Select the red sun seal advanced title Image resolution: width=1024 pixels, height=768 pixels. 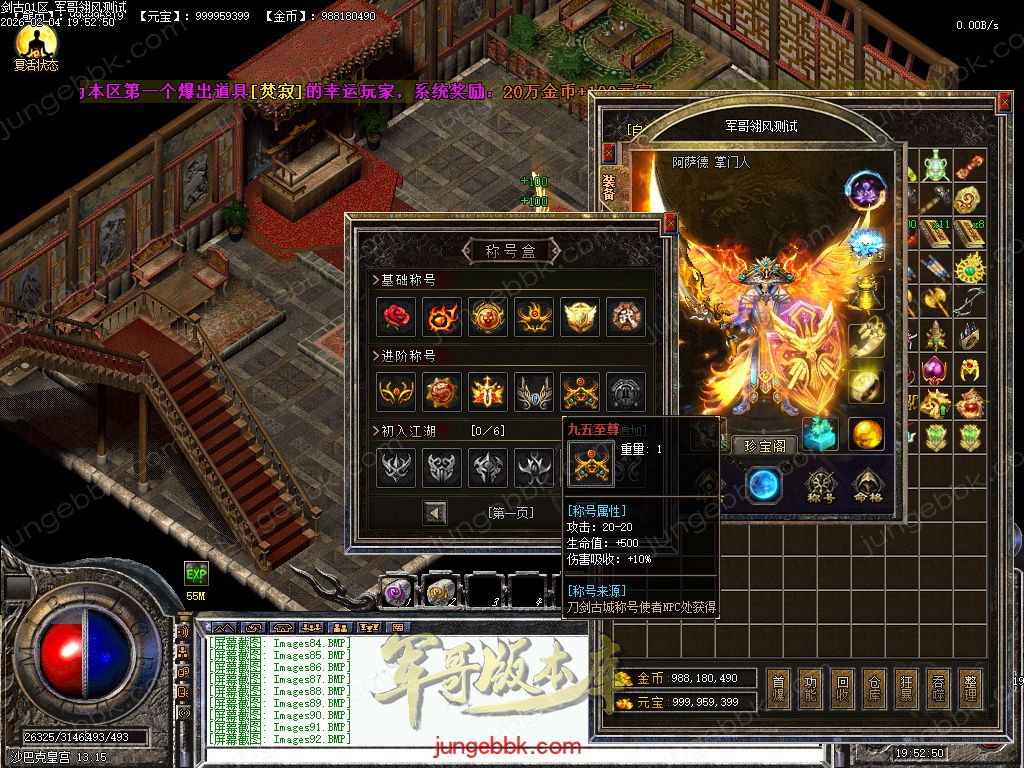442,392
